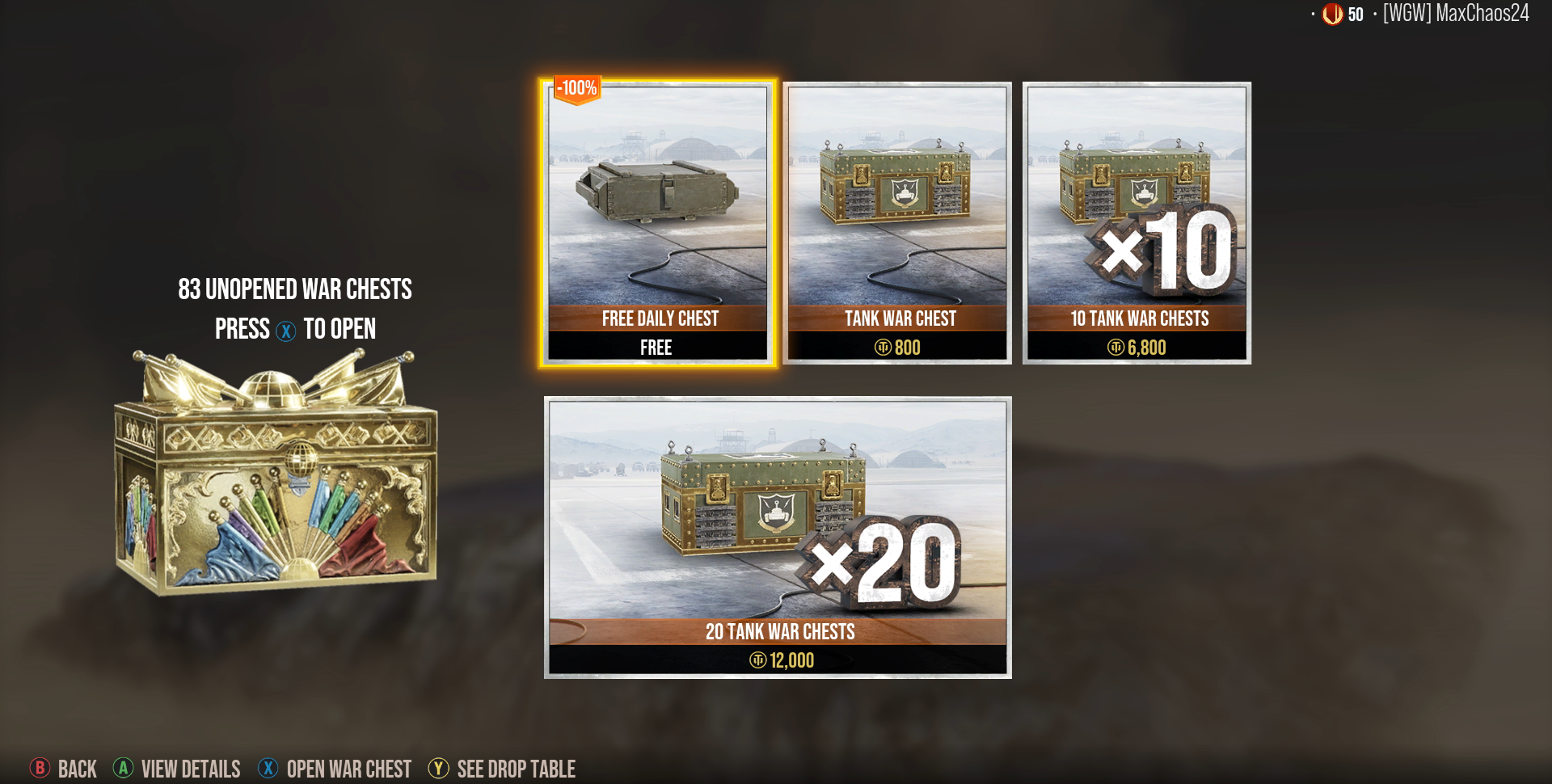Select the 20 Tank War Chests bundle
Screen dimensions: 1552x784
(x=778, y=533)
